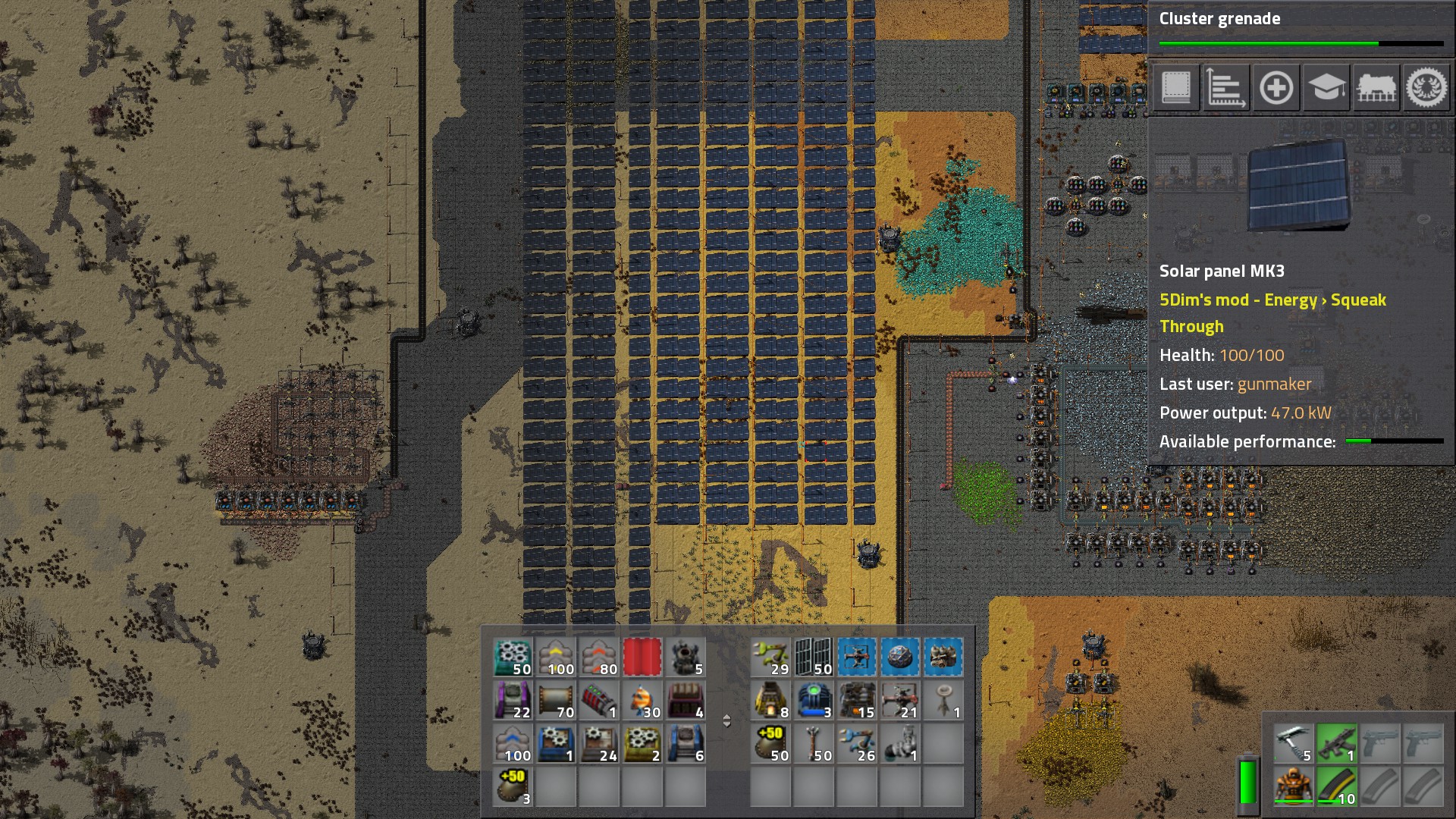Click the equipped power armor slot
Screen dimensions: 1456x819
[x=1294, y=786]
